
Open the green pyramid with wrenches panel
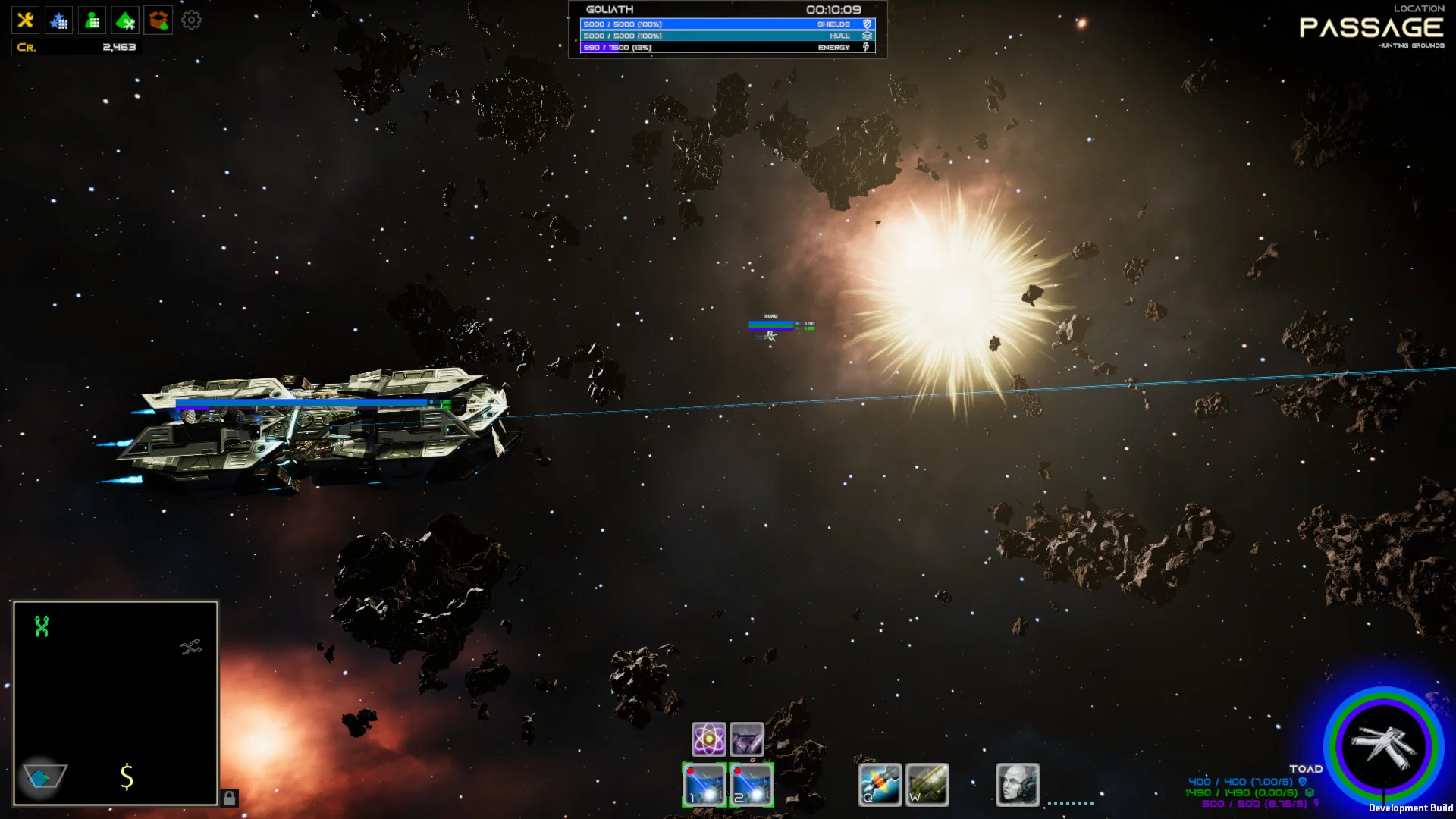[x=125, y=20]
